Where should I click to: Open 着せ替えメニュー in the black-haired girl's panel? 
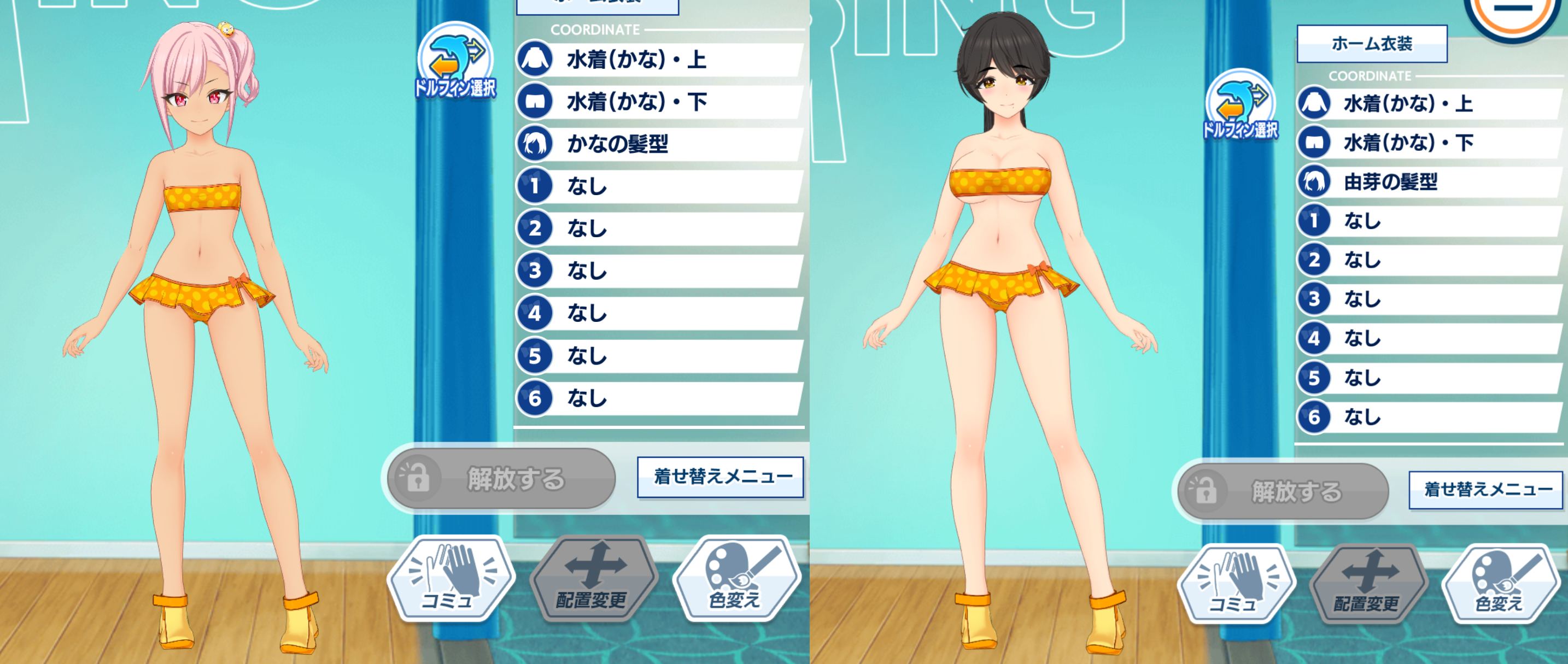point(1486,489)
